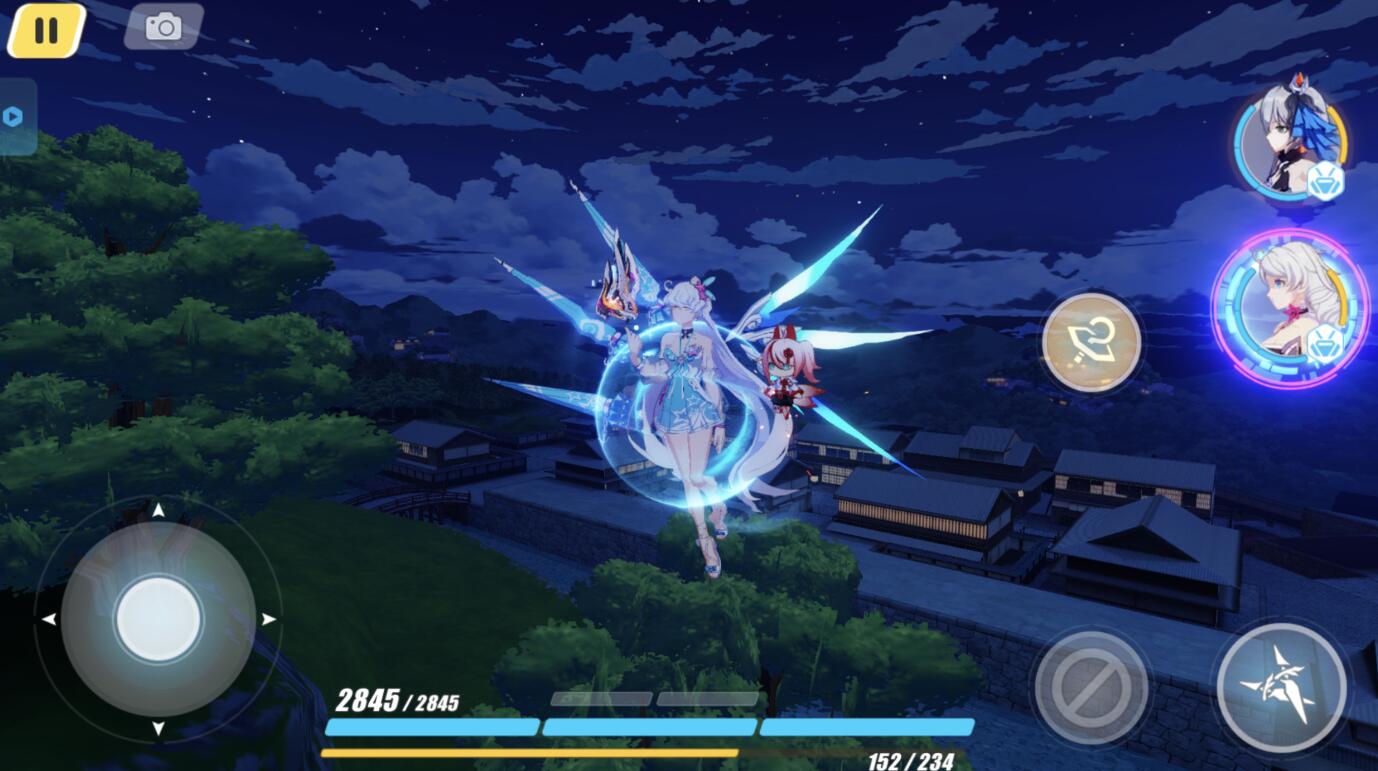The image size is (1378, 771).
Task: Switch to the blue-haired teammate portrait
Action: [x=1289, y=142]
